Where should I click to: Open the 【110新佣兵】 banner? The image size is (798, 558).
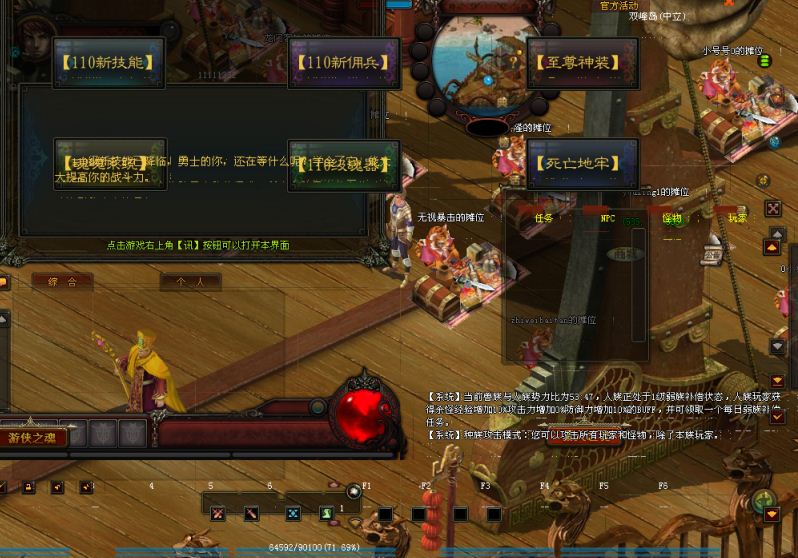coord(343,62)
